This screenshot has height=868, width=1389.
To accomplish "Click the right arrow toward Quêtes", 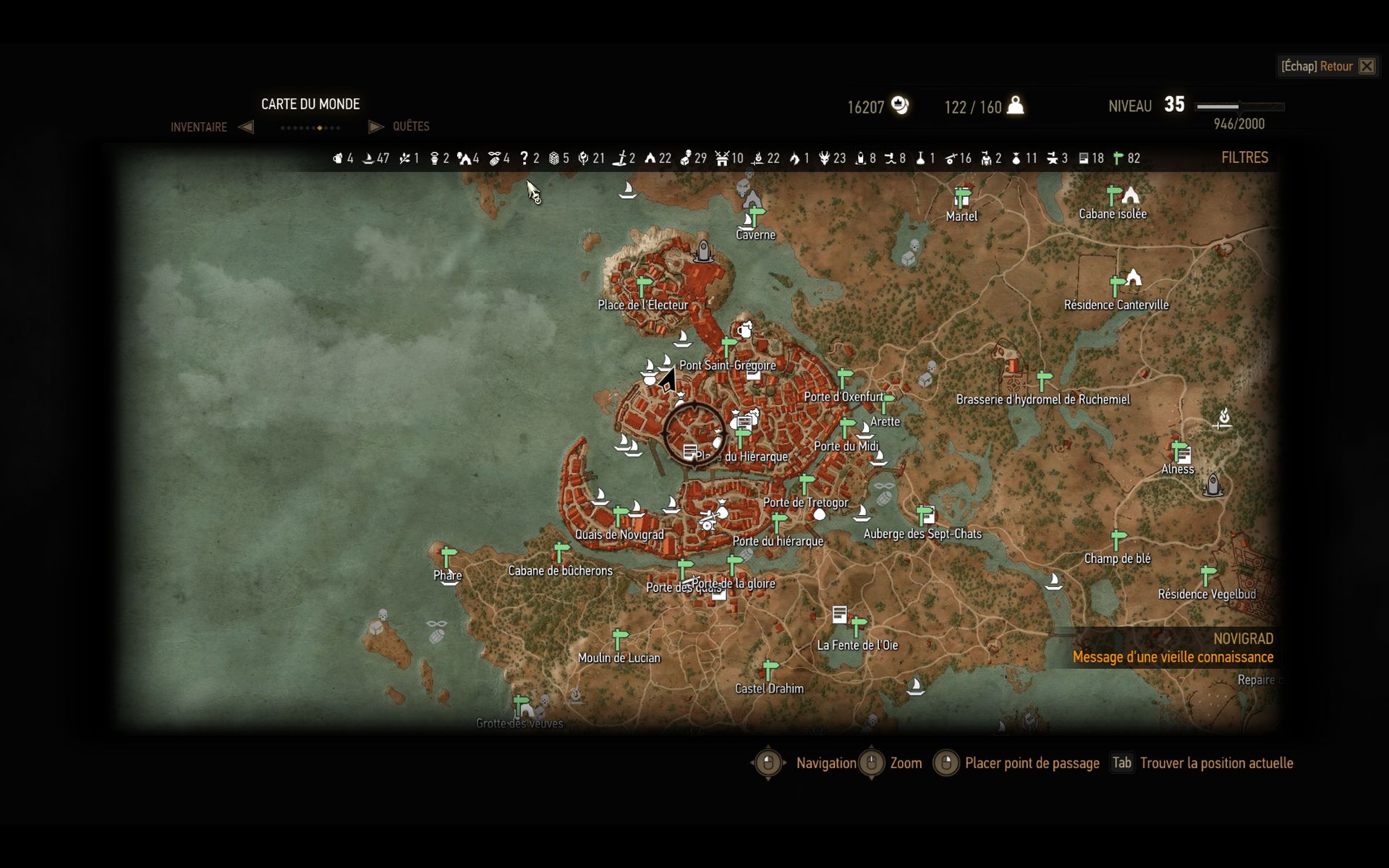I will pyautogui.click(x=376, y=126).
